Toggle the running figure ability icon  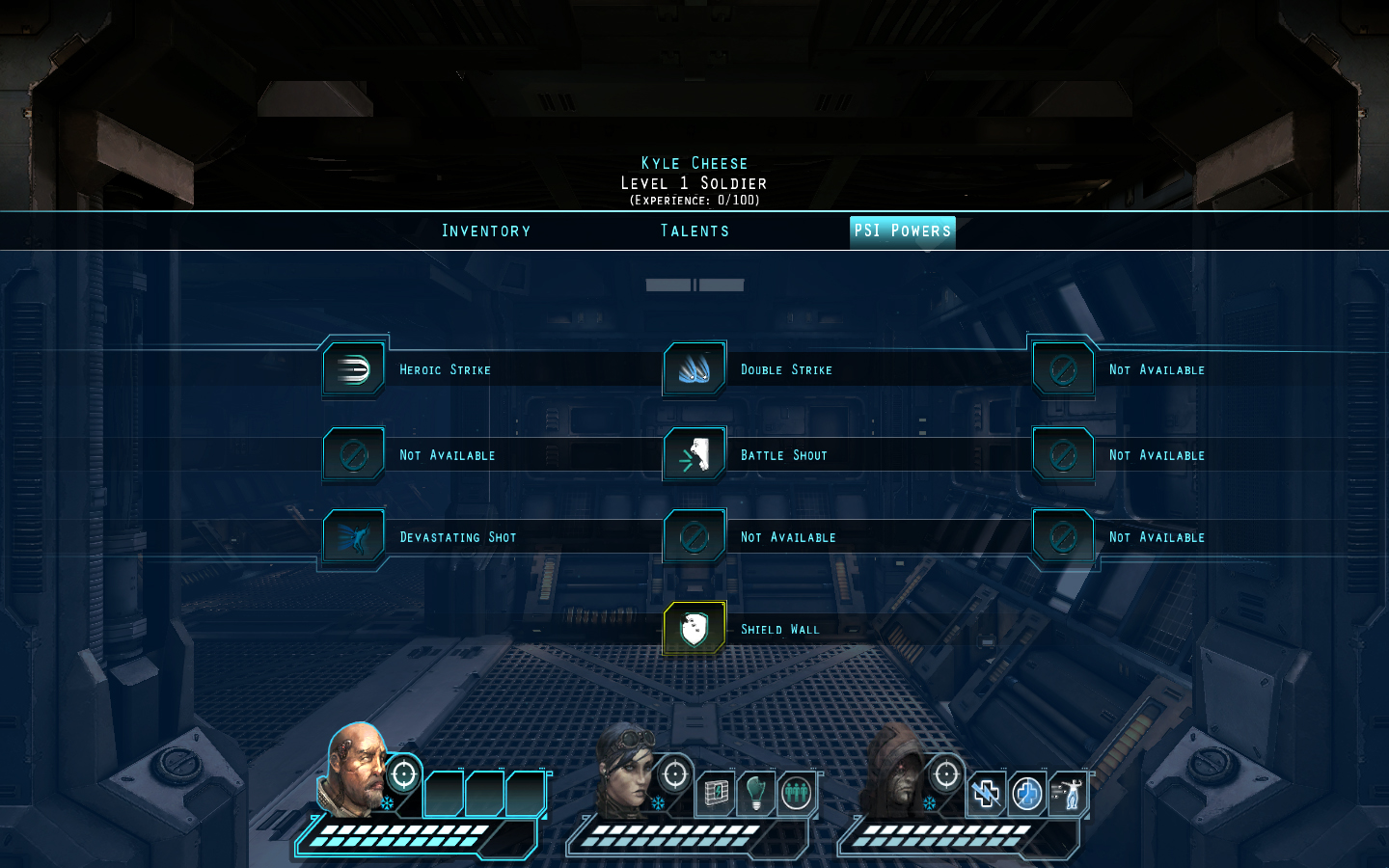[1067, 793]
